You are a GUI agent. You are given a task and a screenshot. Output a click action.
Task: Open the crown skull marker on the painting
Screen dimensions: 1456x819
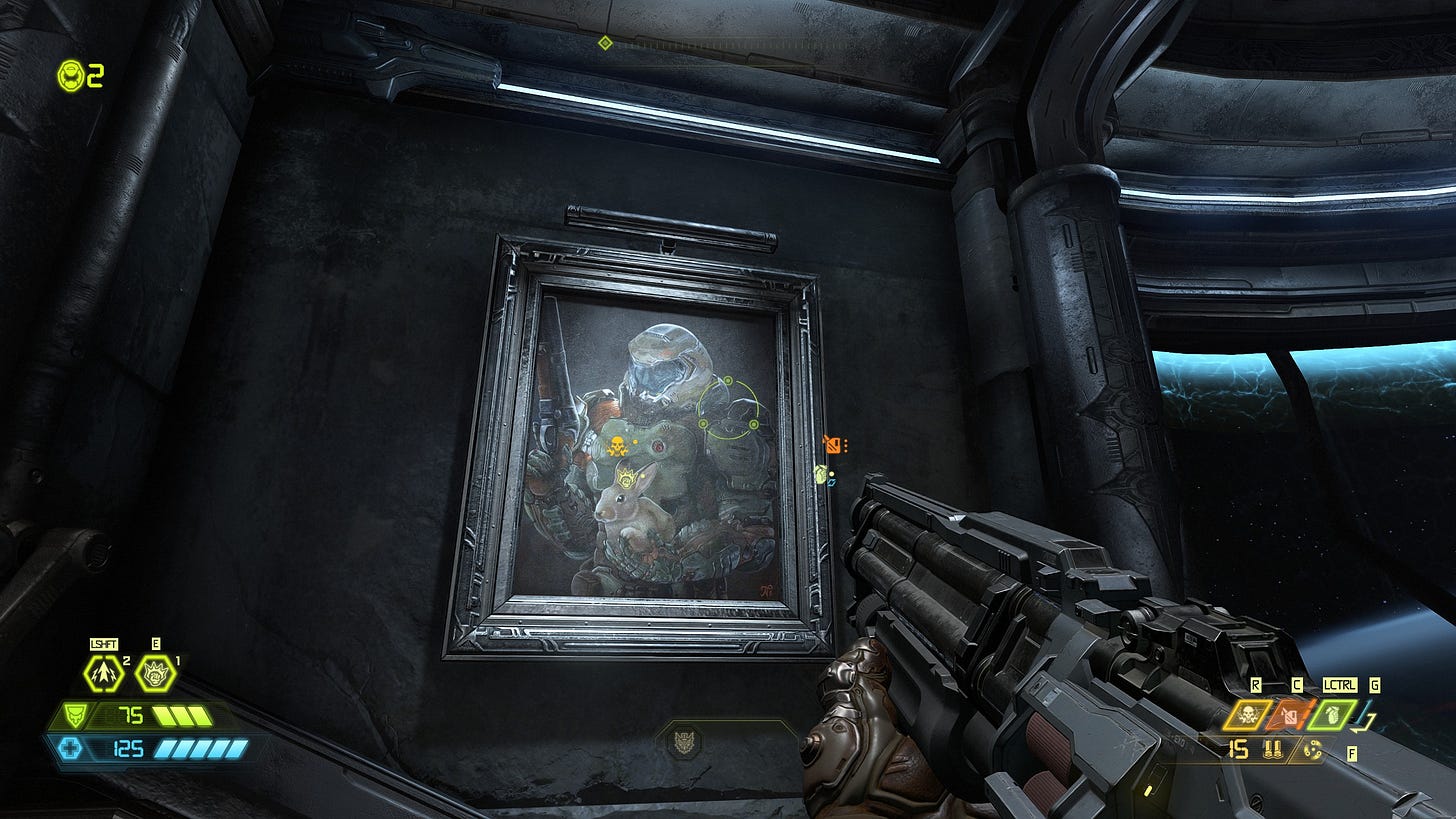click(x=626, y=479)
